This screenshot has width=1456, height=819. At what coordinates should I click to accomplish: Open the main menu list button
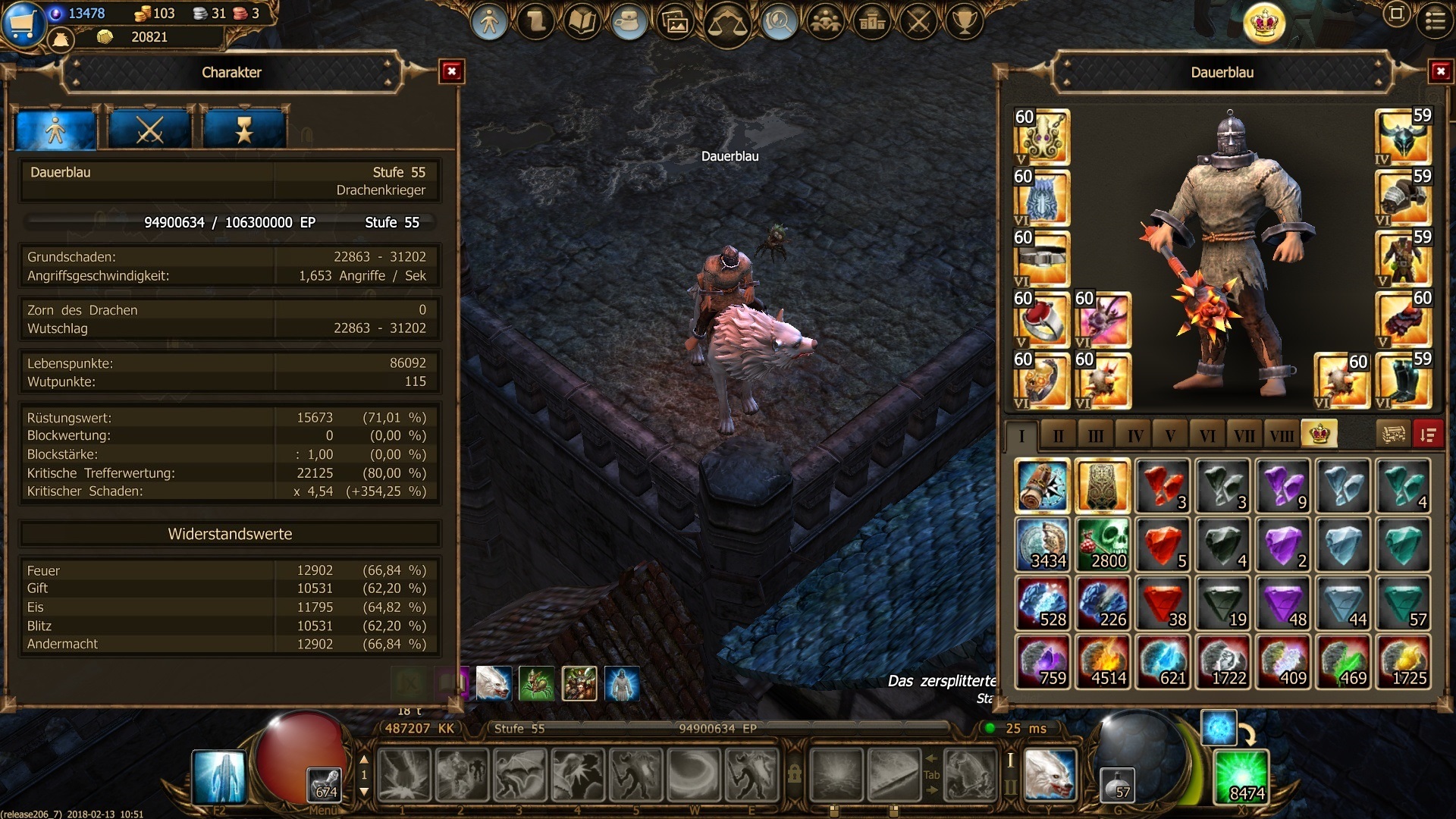[1435, 21]
